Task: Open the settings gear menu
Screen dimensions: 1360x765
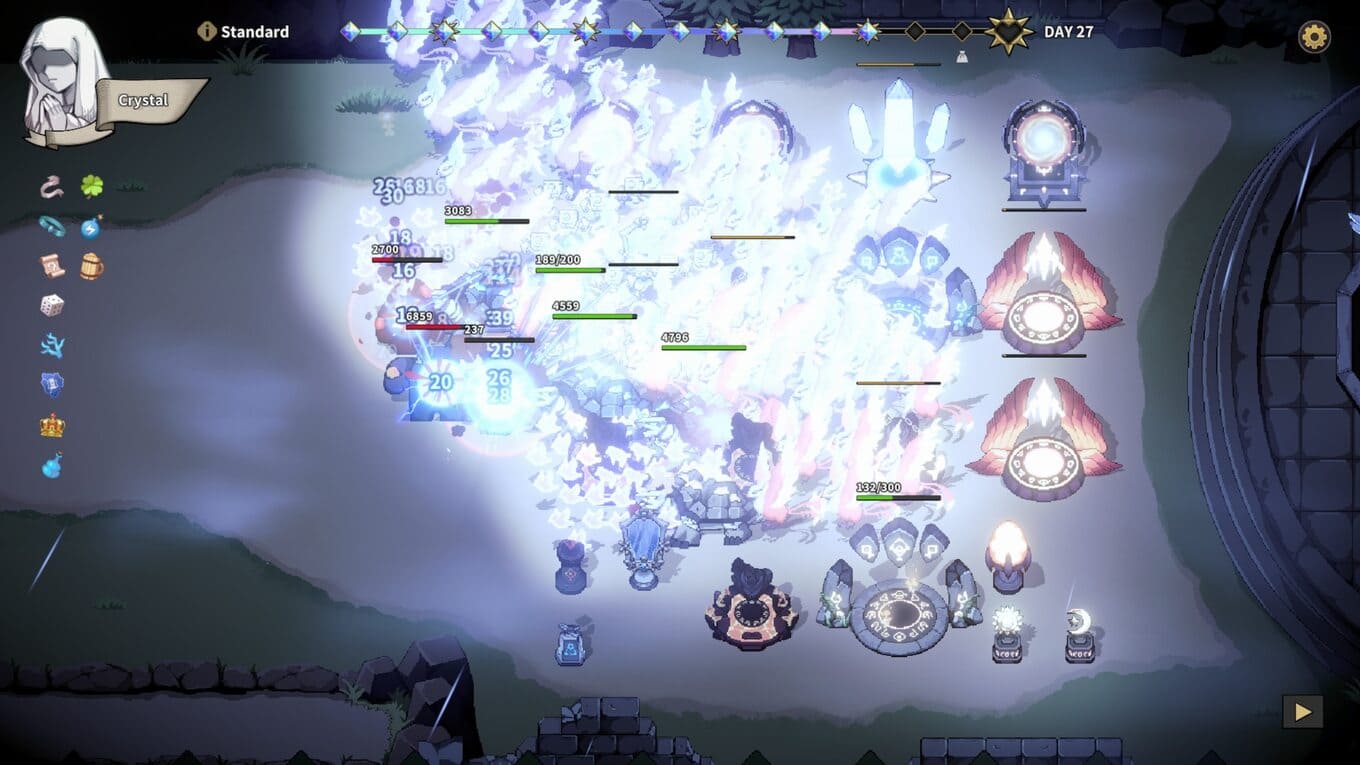Action: point(1314,37)
